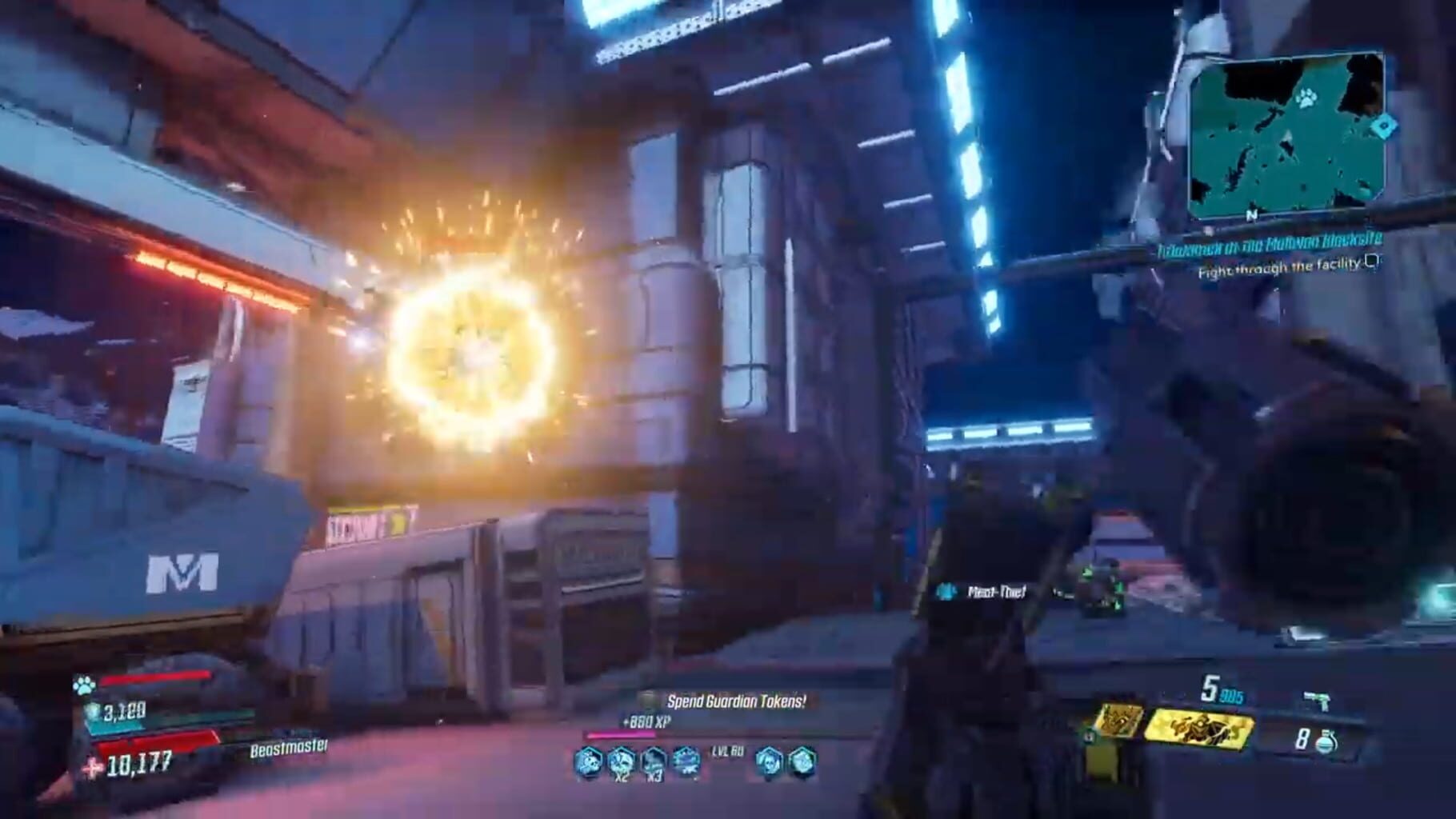Click the pink XP progress bar
The width and height of the screenshot is (1456, 819).
pos(622,735)
